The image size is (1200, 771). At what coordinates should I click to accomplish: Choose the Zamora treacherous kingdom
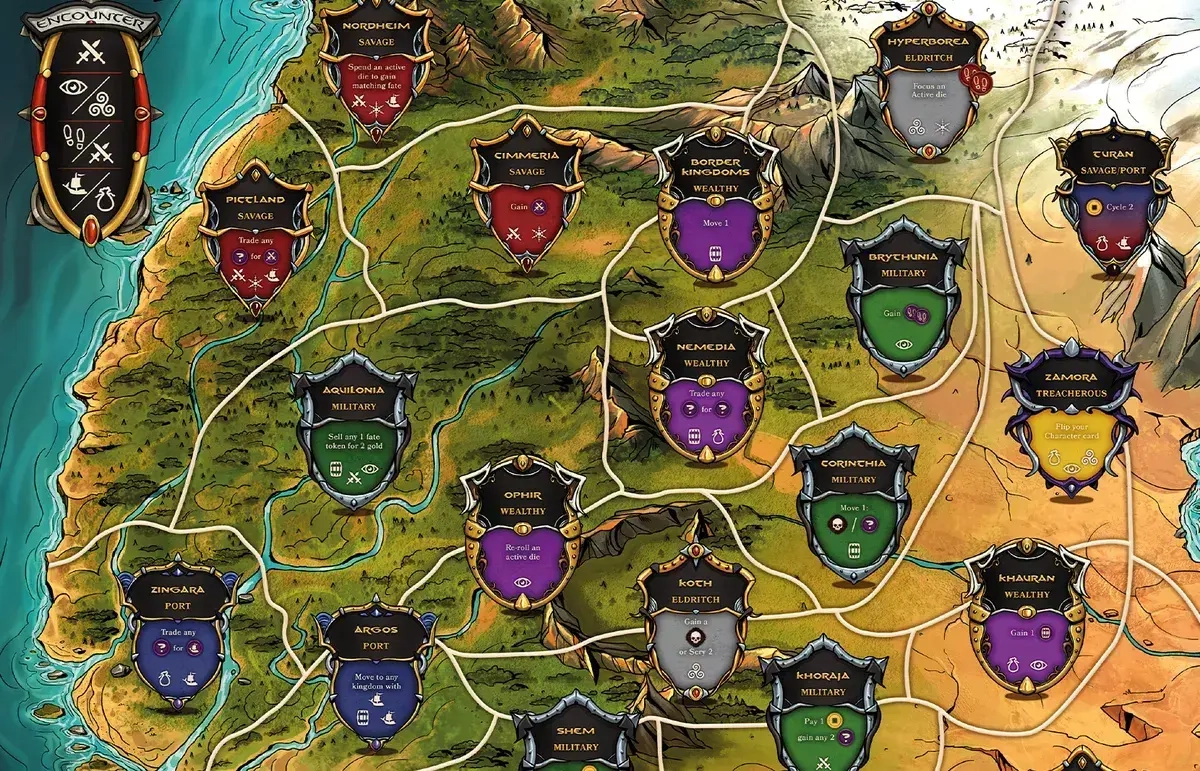(1071, 420)
